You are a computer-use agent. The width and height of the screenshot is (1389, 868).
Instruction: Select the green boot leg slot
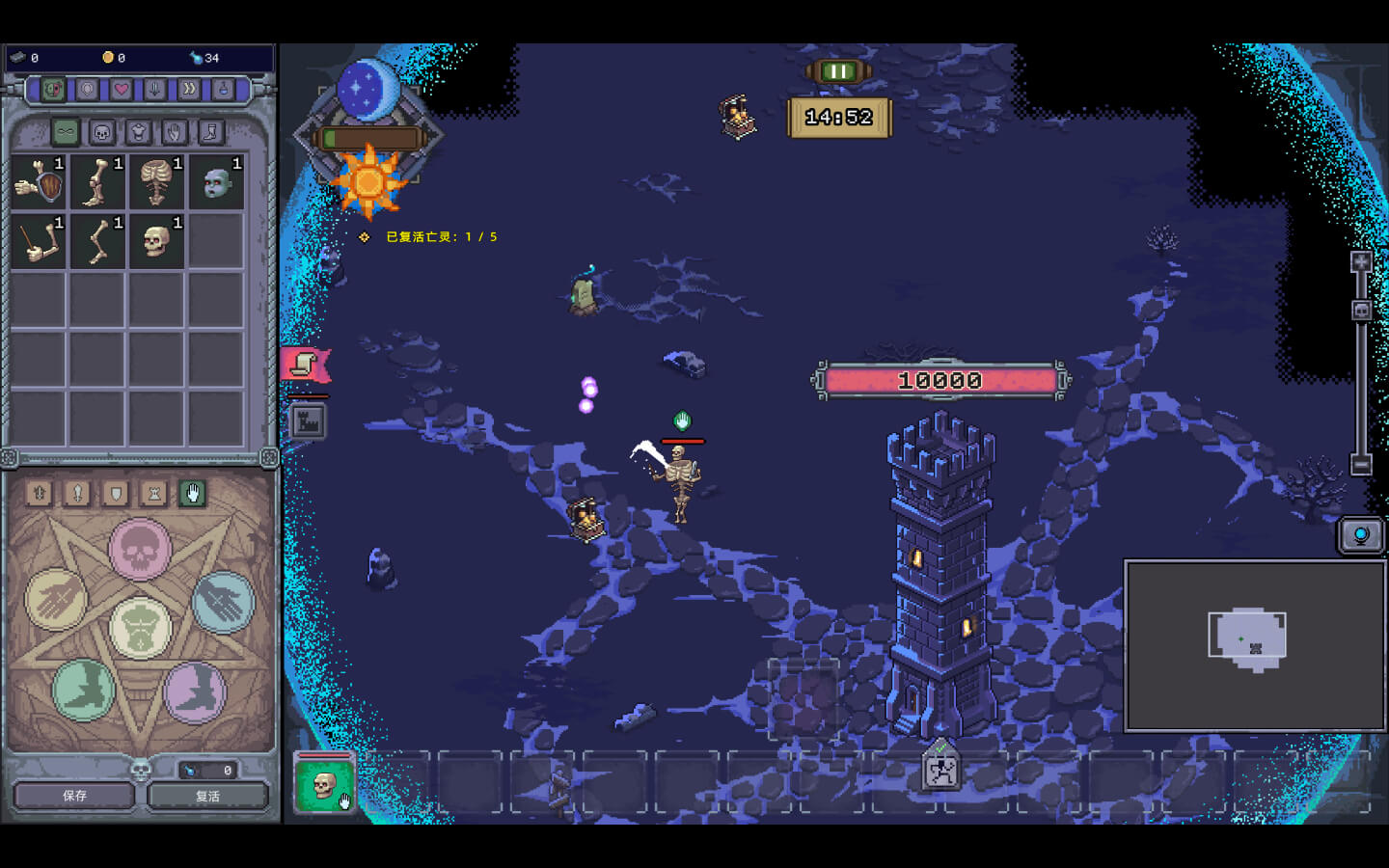tap(84, 690)
